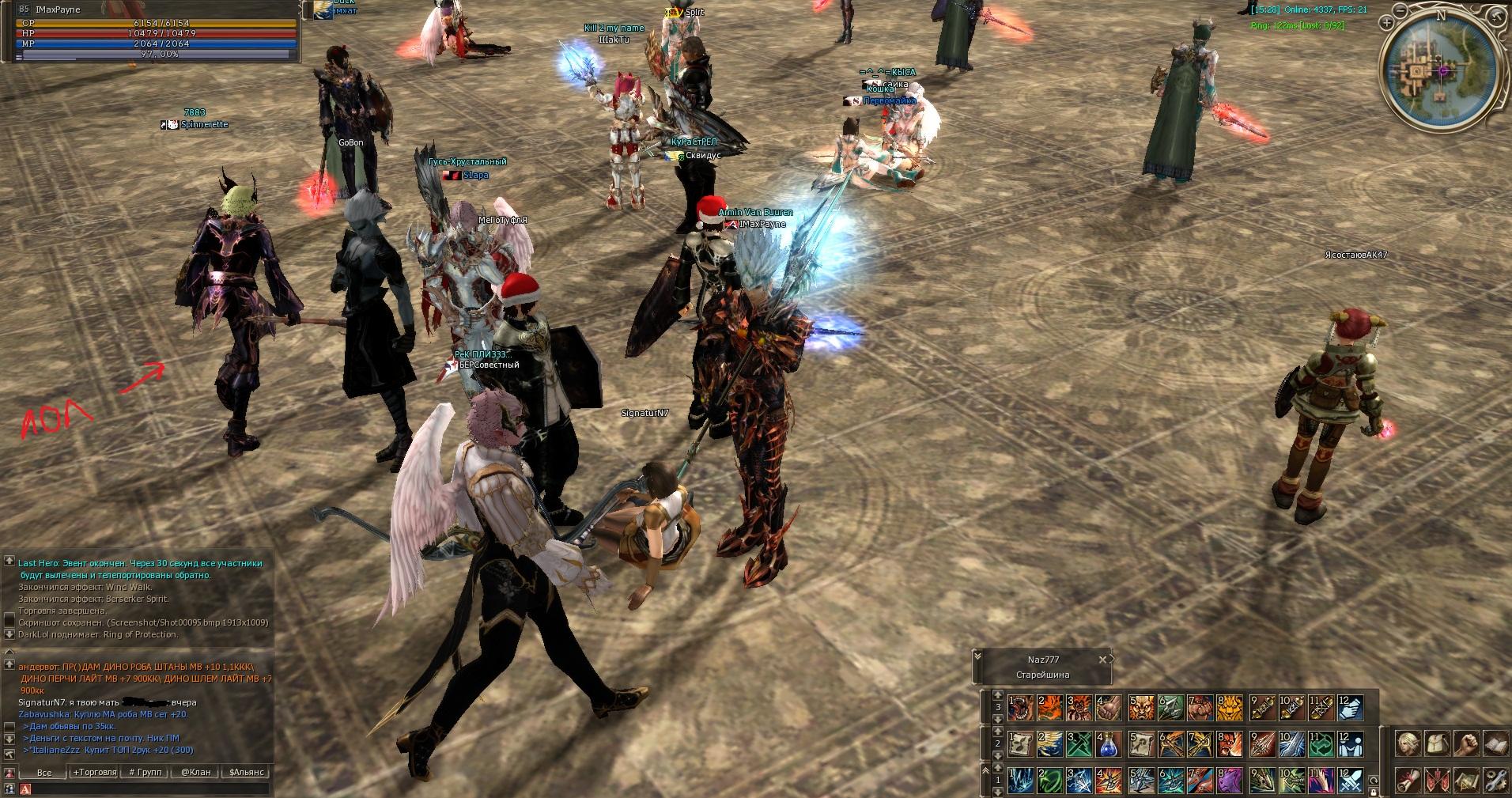Open the @Клан chat tab

point(195,772)
